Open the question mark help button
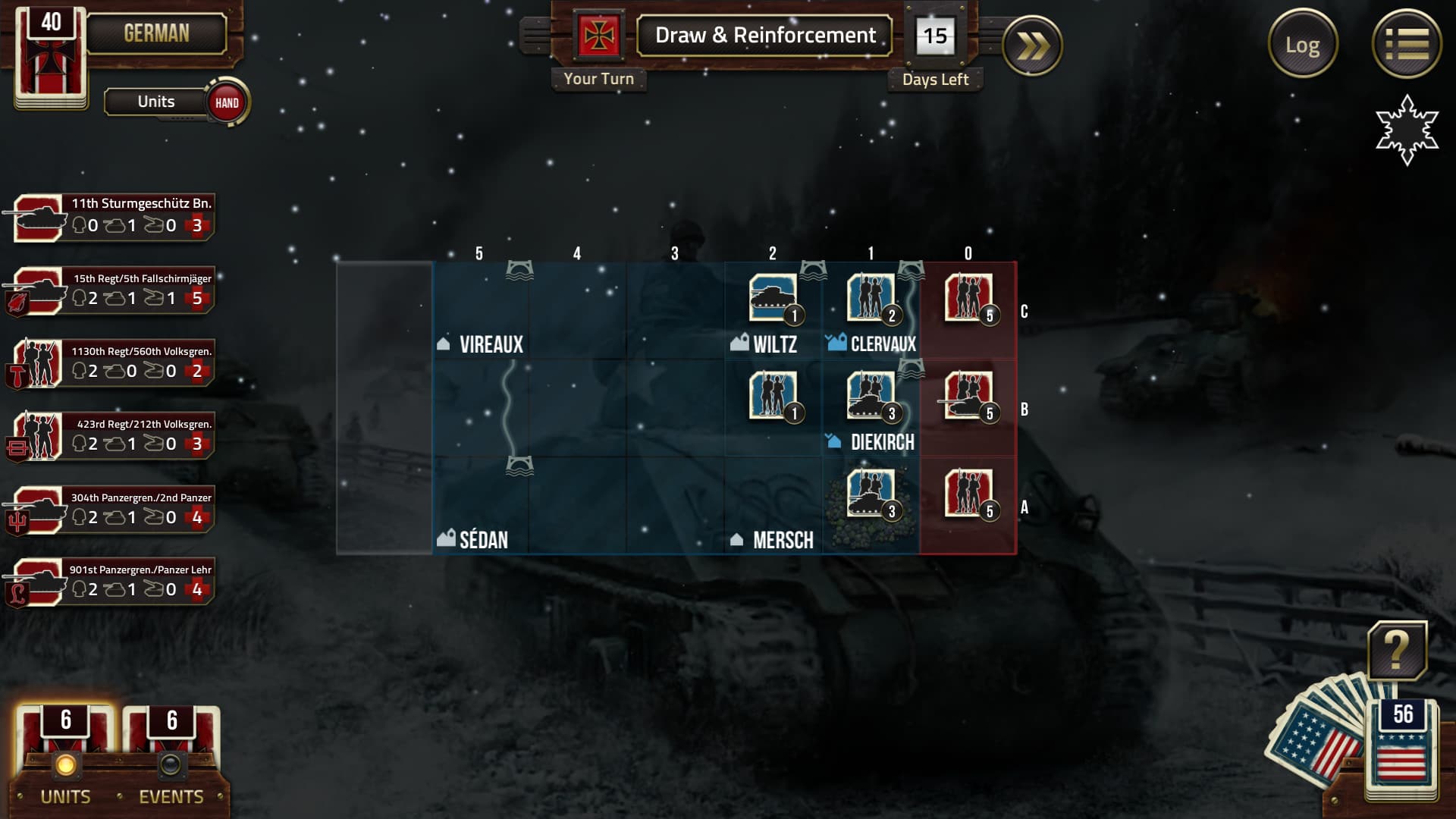1456x819 pixels. 1397,651
